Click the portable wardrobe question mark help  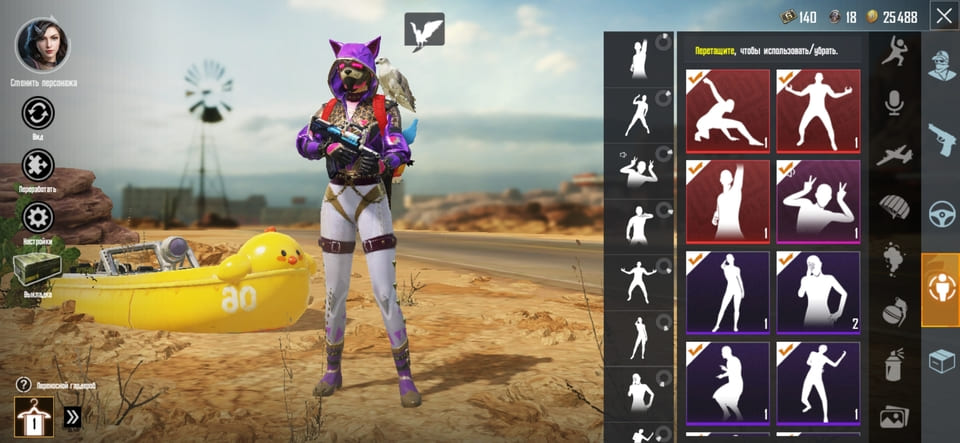(x=23, y=385)
